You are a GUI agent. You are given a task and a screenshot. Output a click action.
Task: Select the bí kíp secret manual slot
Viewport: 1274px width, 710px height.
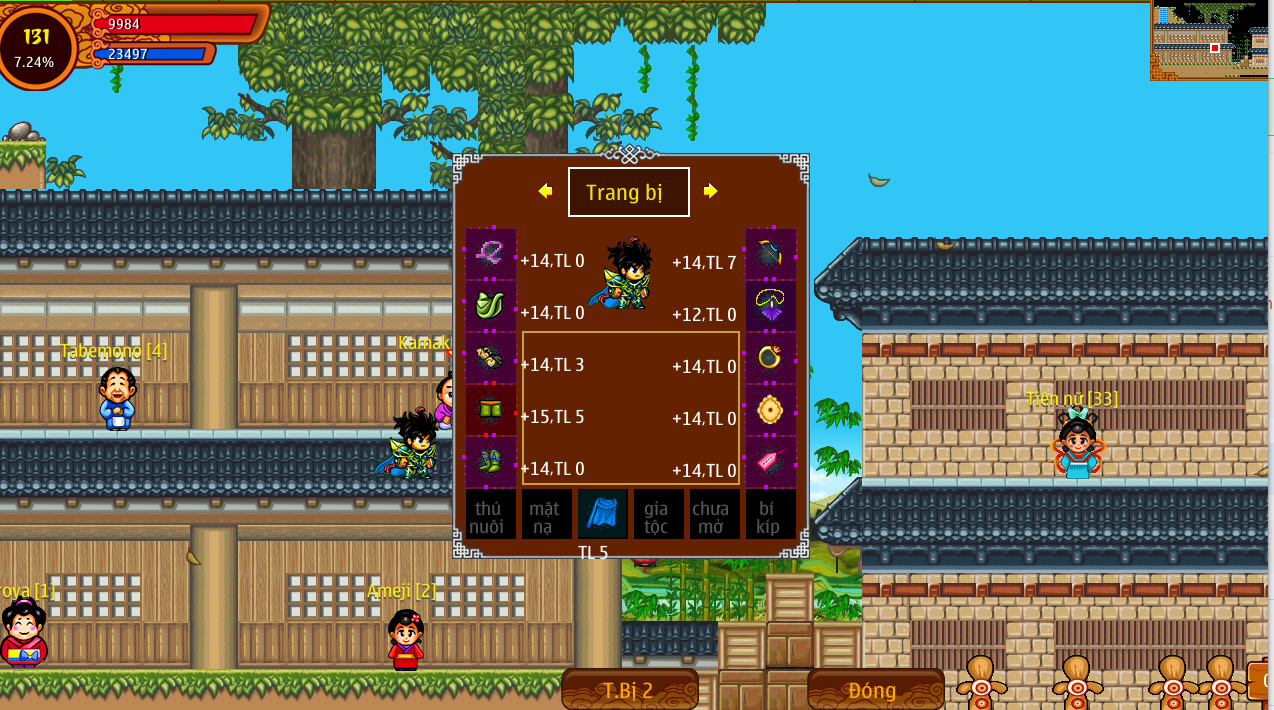tap(771, 514)
